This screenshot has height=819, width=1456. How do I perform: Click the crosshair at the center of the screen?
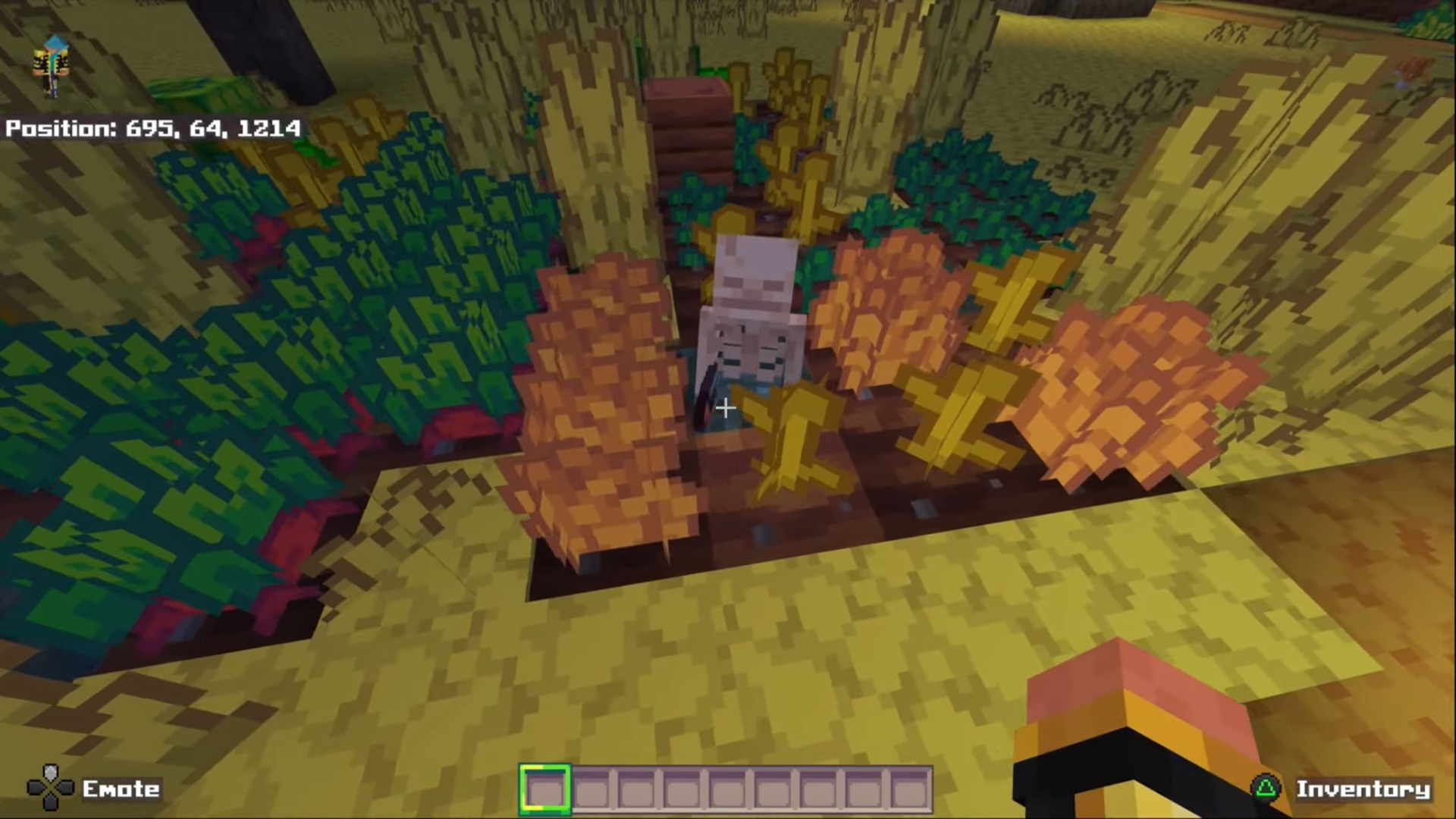tap(724, 409)
